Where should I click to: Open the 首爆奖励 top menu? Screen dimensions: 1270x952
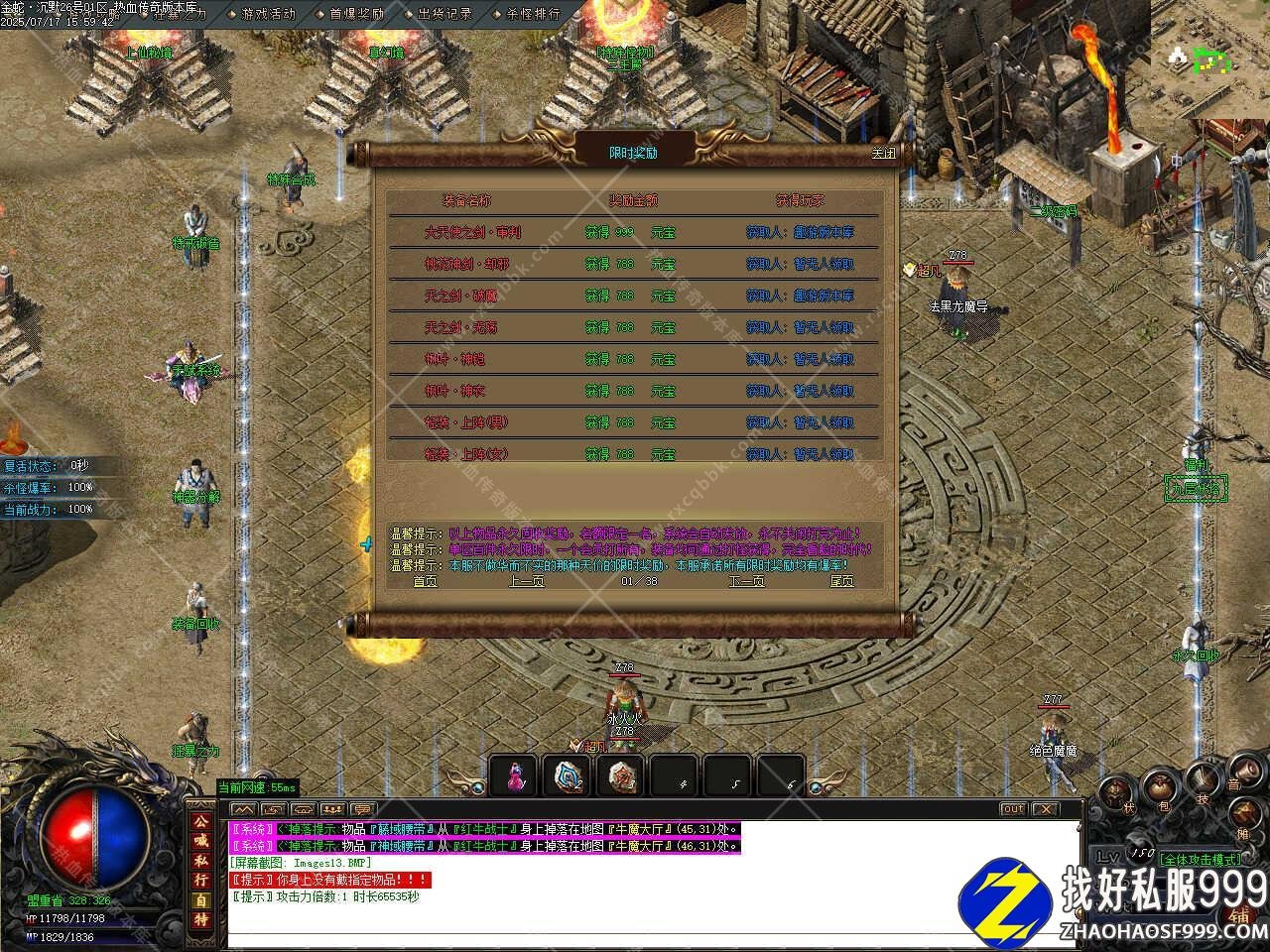click(x=356, y=14)
